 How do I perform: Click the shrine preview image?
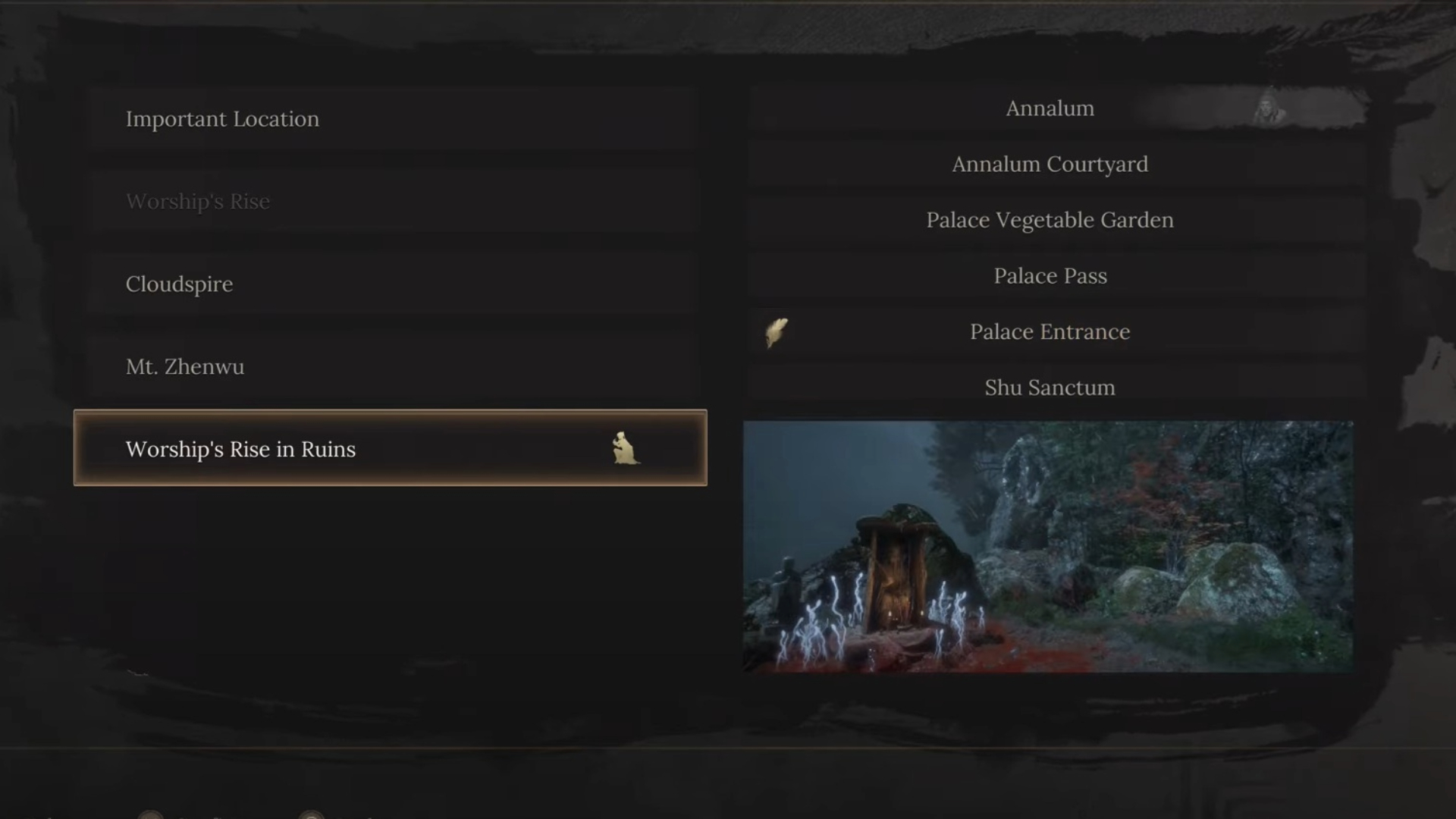[1047, 546]
